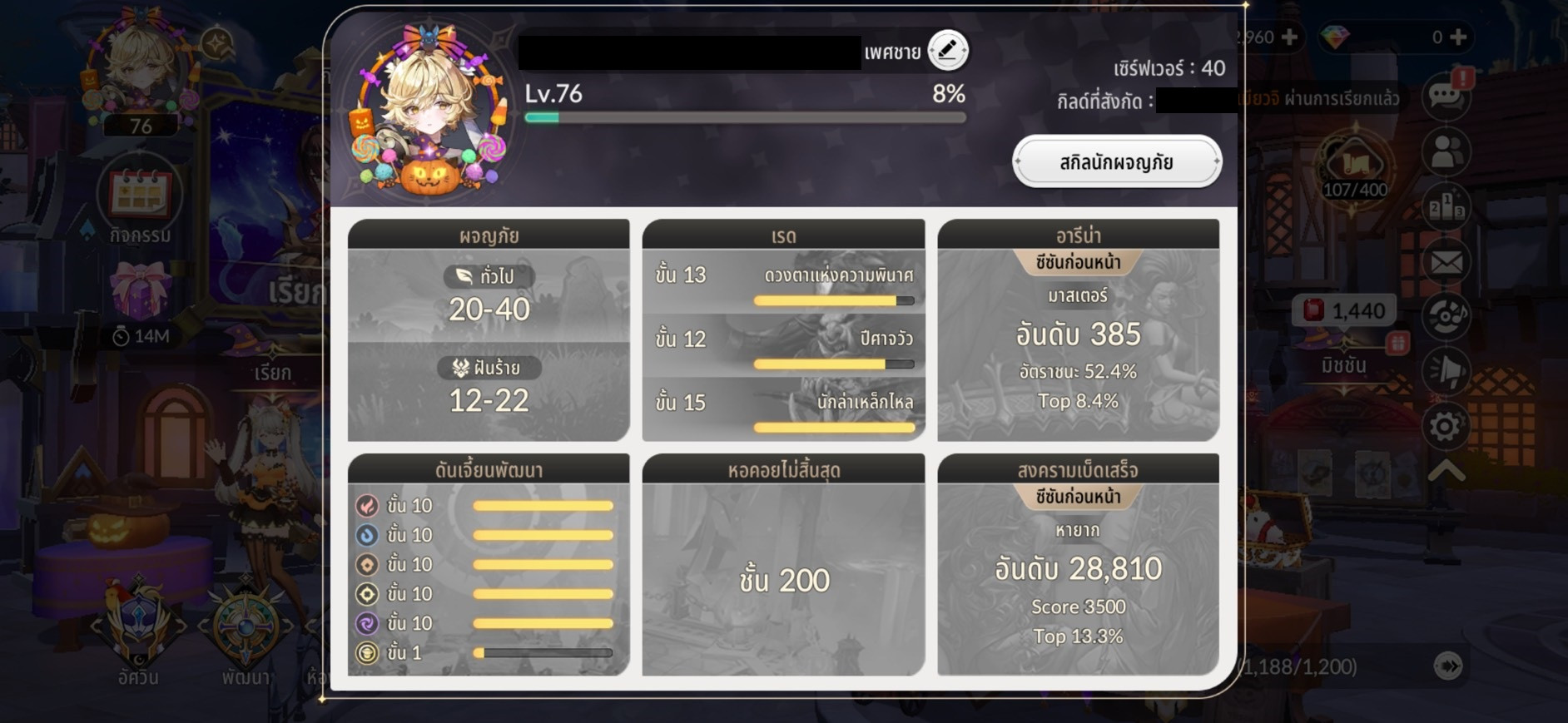
Task: Add more diamonds with the plus button
Action: tap(1458, 37)
